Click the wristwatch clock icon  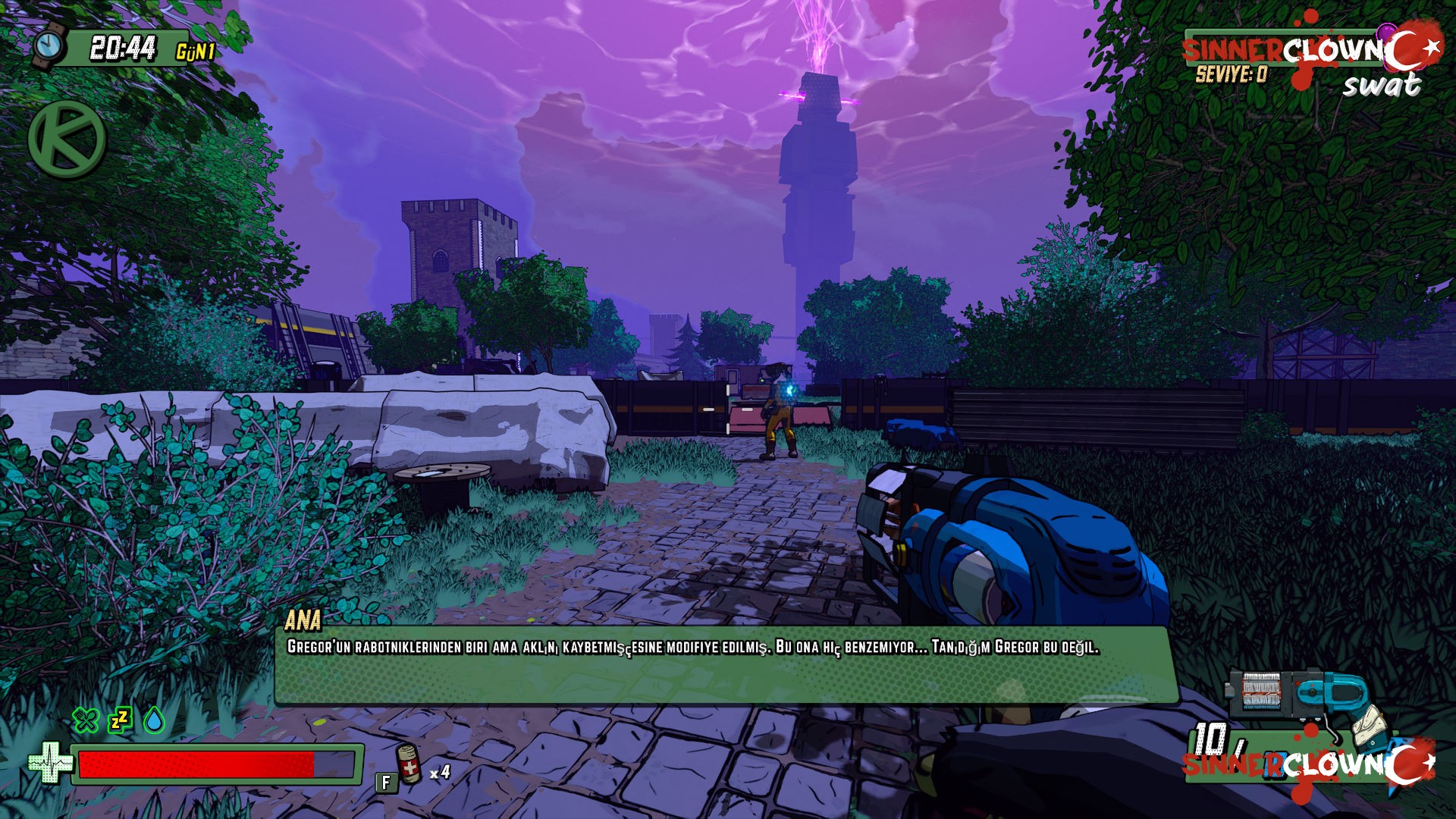50,45
